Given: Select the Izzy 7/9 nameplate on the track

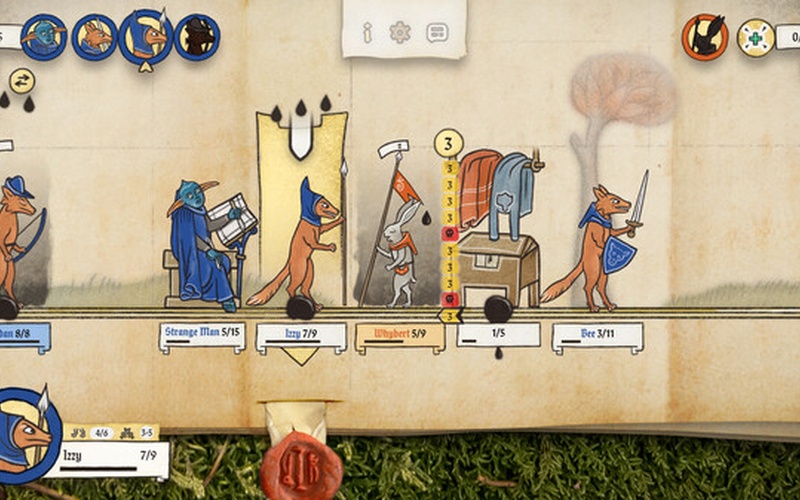Looking at the screenshot, I should (x=301, y=335).
